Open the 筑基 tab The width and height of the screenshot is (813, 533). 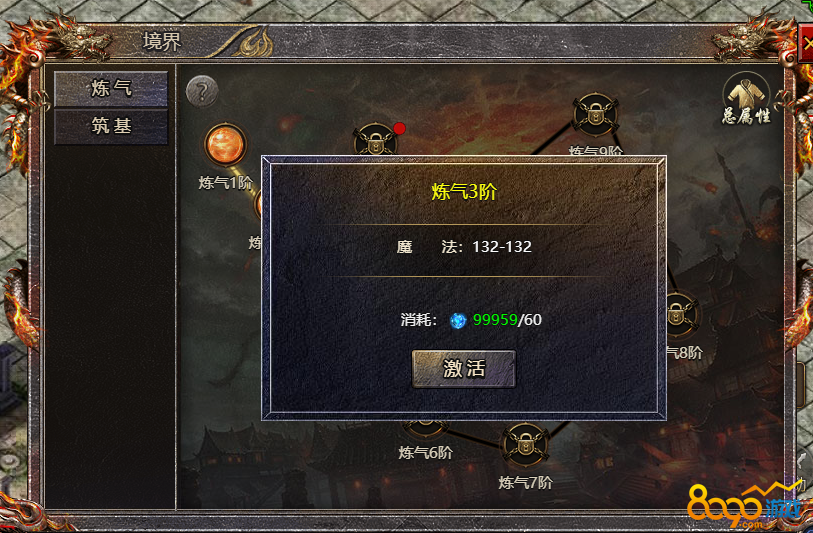(111, 127)
